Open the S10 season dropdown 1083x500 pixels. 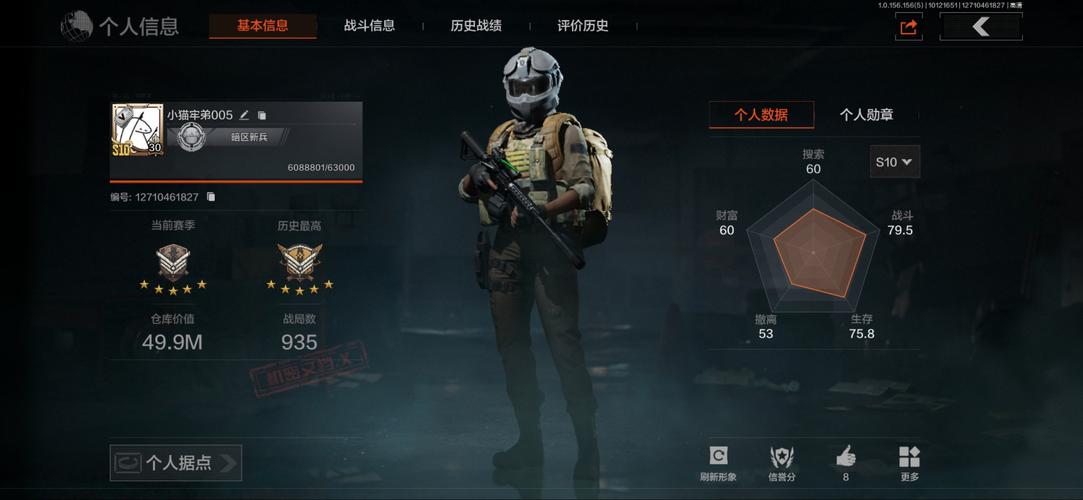click(x=895, y=161)
